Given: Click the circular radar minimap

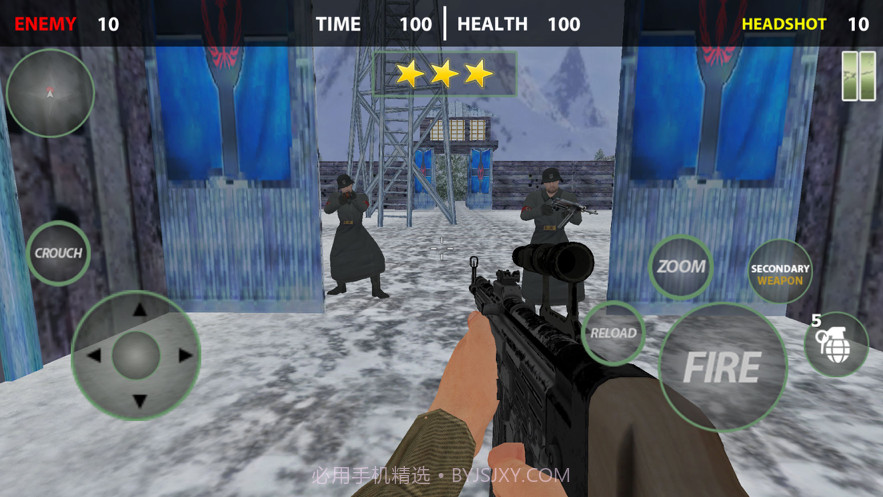Looking at the screenshot, I should pyautogui.click(x=50, y=93).
